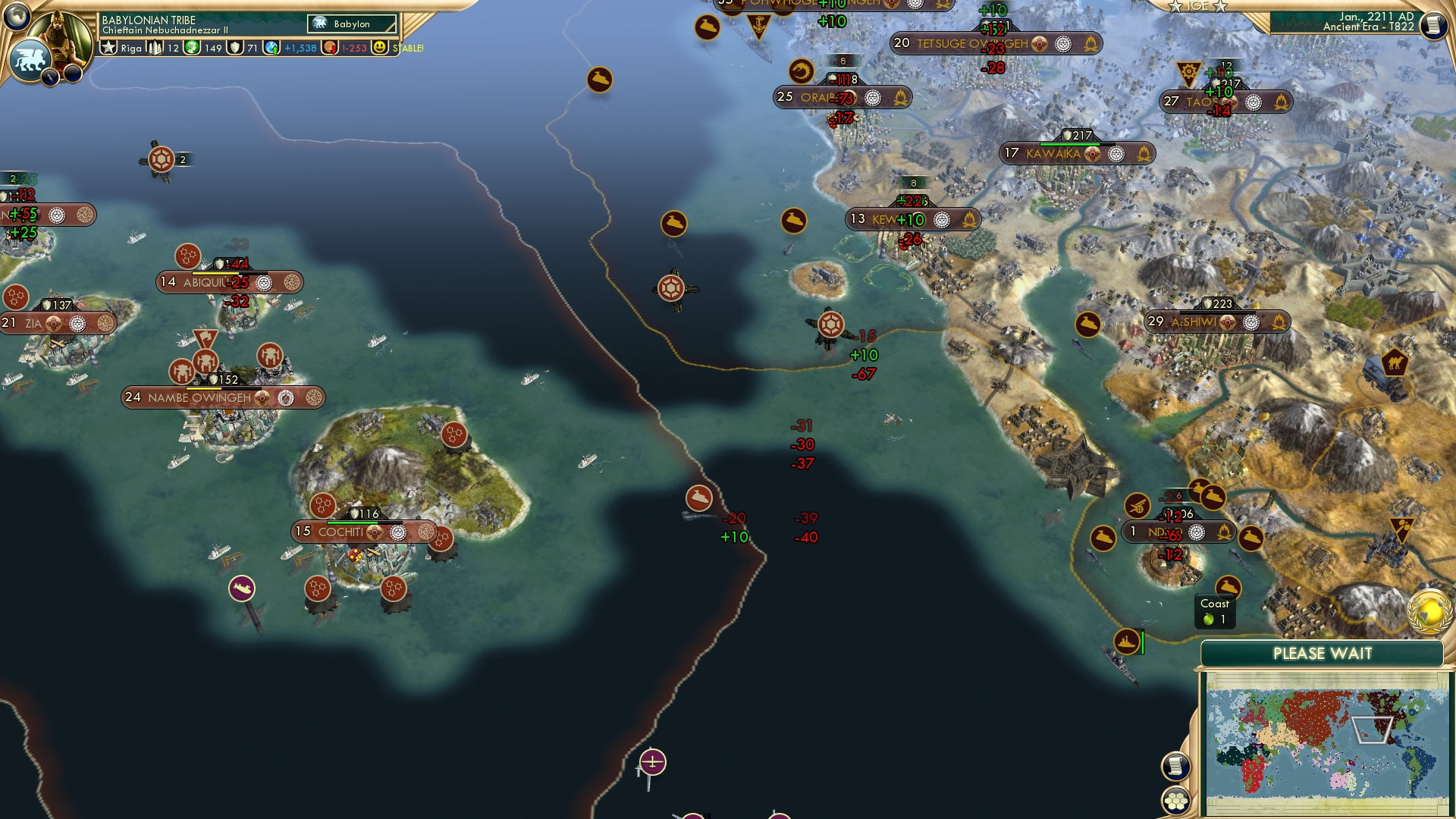This screenshot has width=1456, height=819.
Task: Open the IGE editor button
Action: [1197, 6]
